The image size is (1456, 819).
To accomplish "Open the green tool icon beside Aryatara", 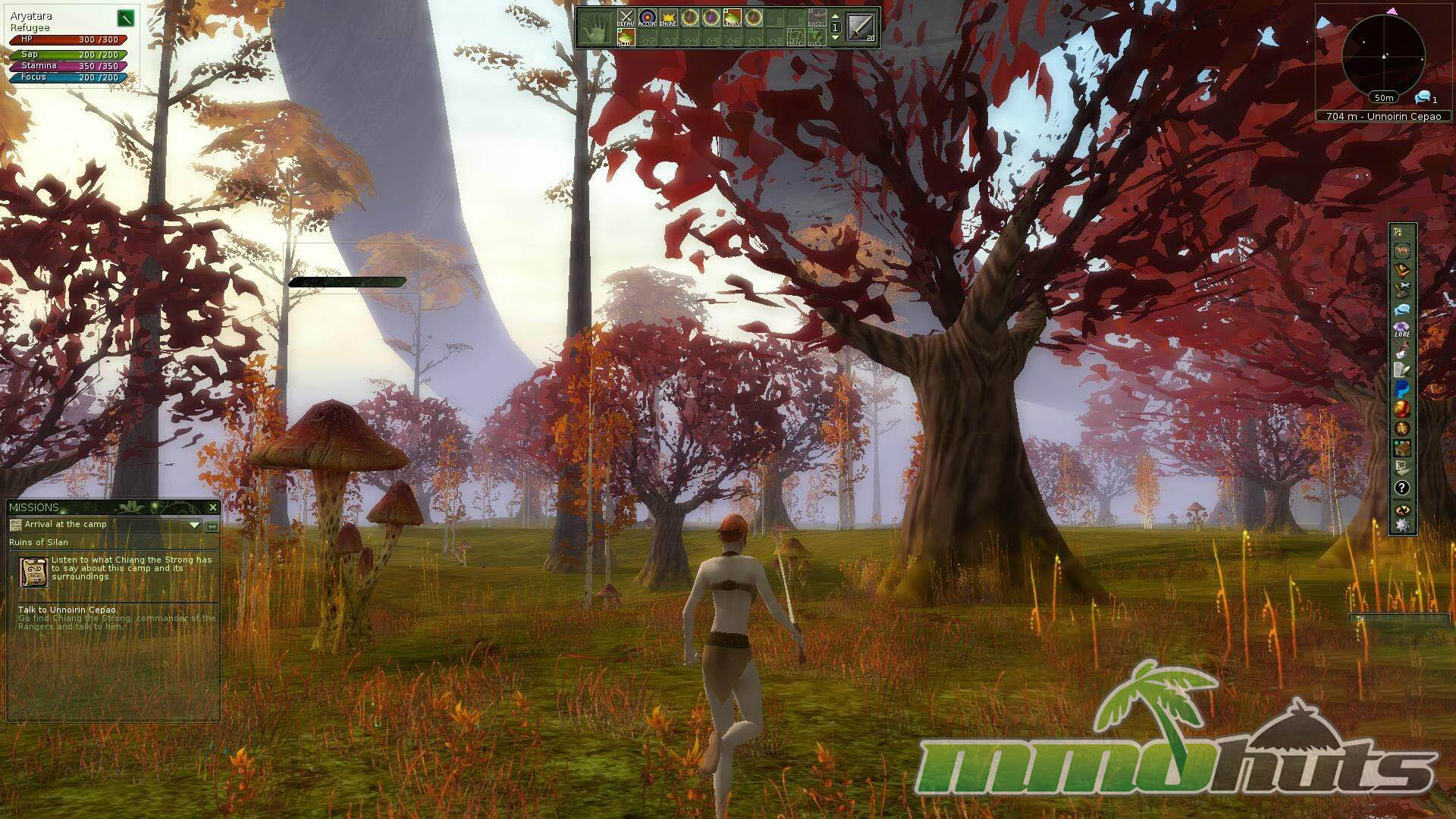I will [126, 17].
